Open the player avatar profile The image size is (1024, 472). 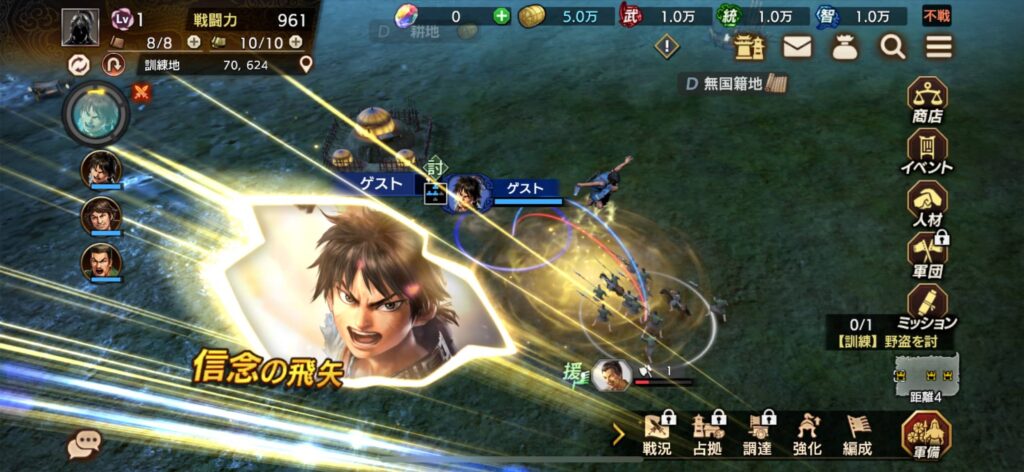(80, 27)
